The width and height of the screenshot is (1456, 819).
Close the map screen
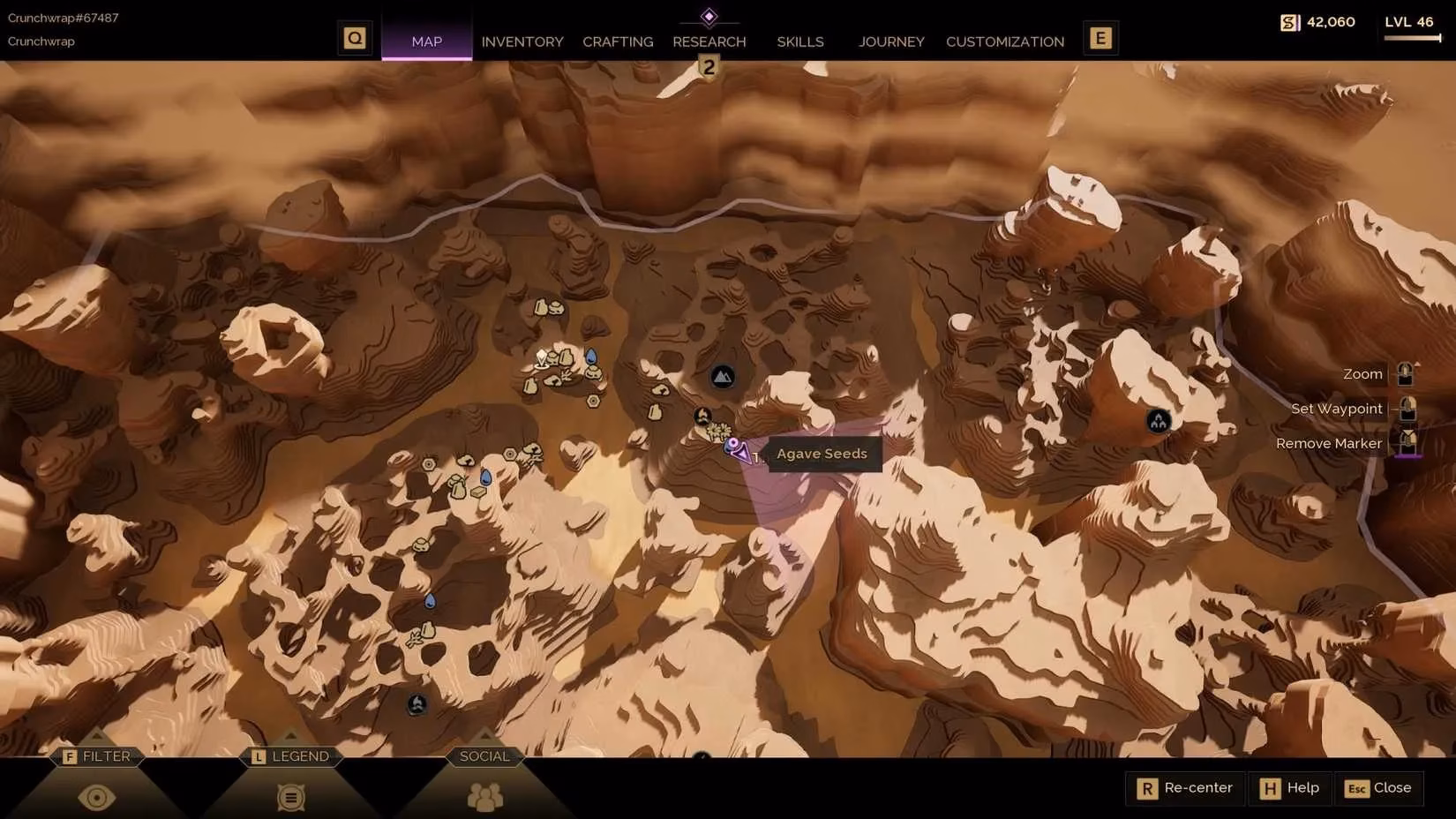pos(1379,788)
